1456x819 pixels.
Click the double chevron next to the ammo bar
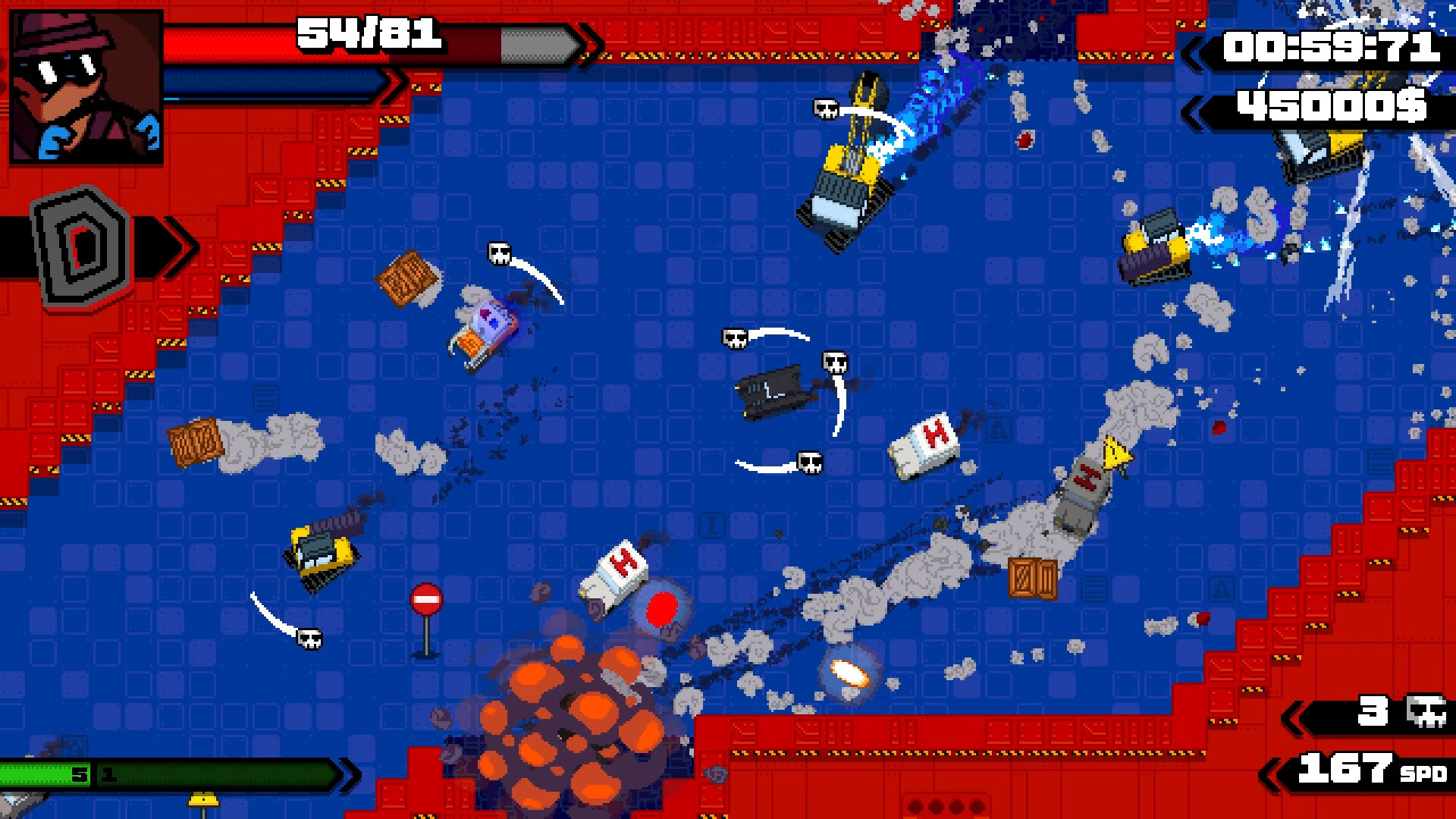click(345, 775)
